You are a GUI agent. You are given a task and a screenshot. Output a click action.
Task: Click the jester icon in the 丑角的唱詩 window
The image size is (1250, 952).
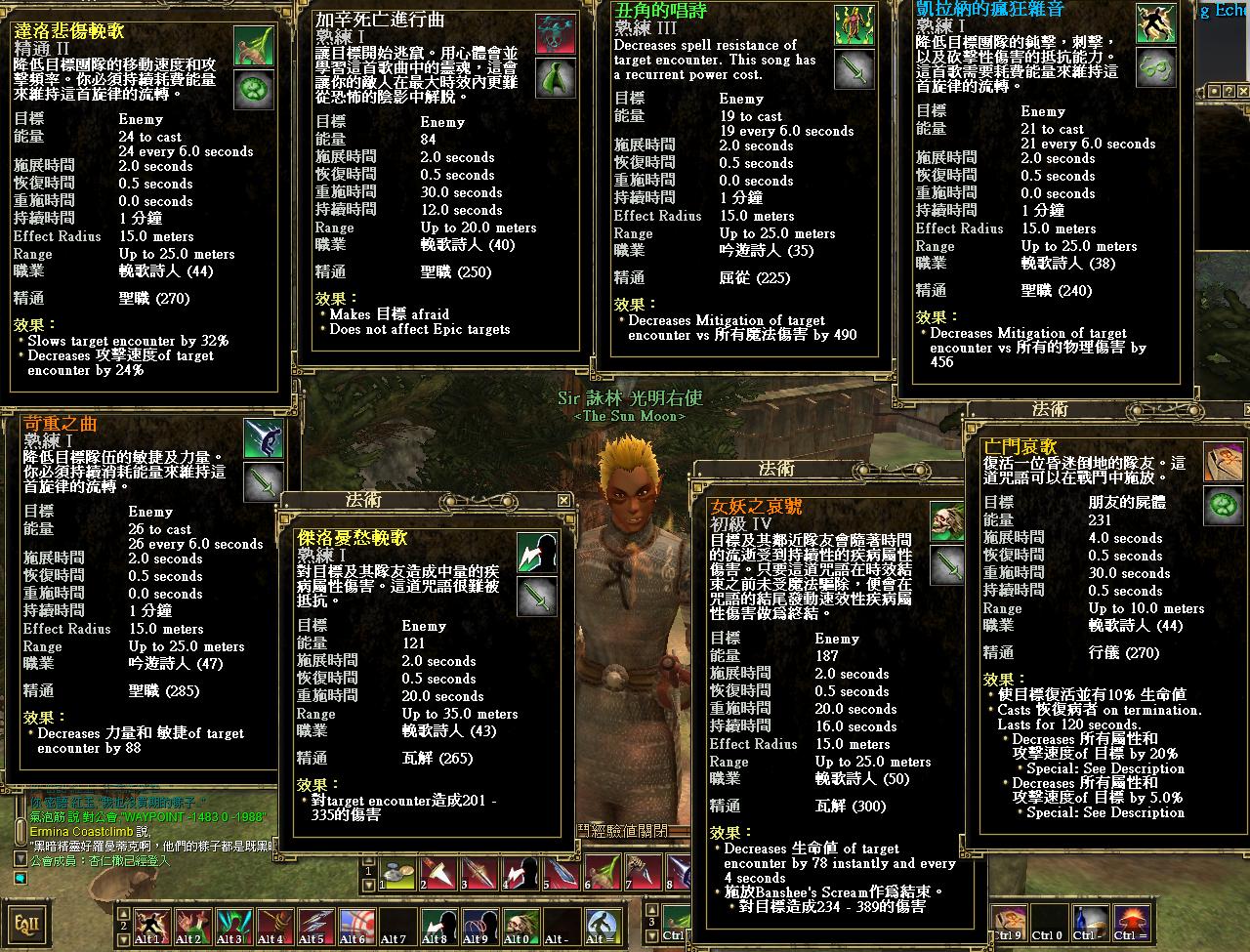point(854,23)
